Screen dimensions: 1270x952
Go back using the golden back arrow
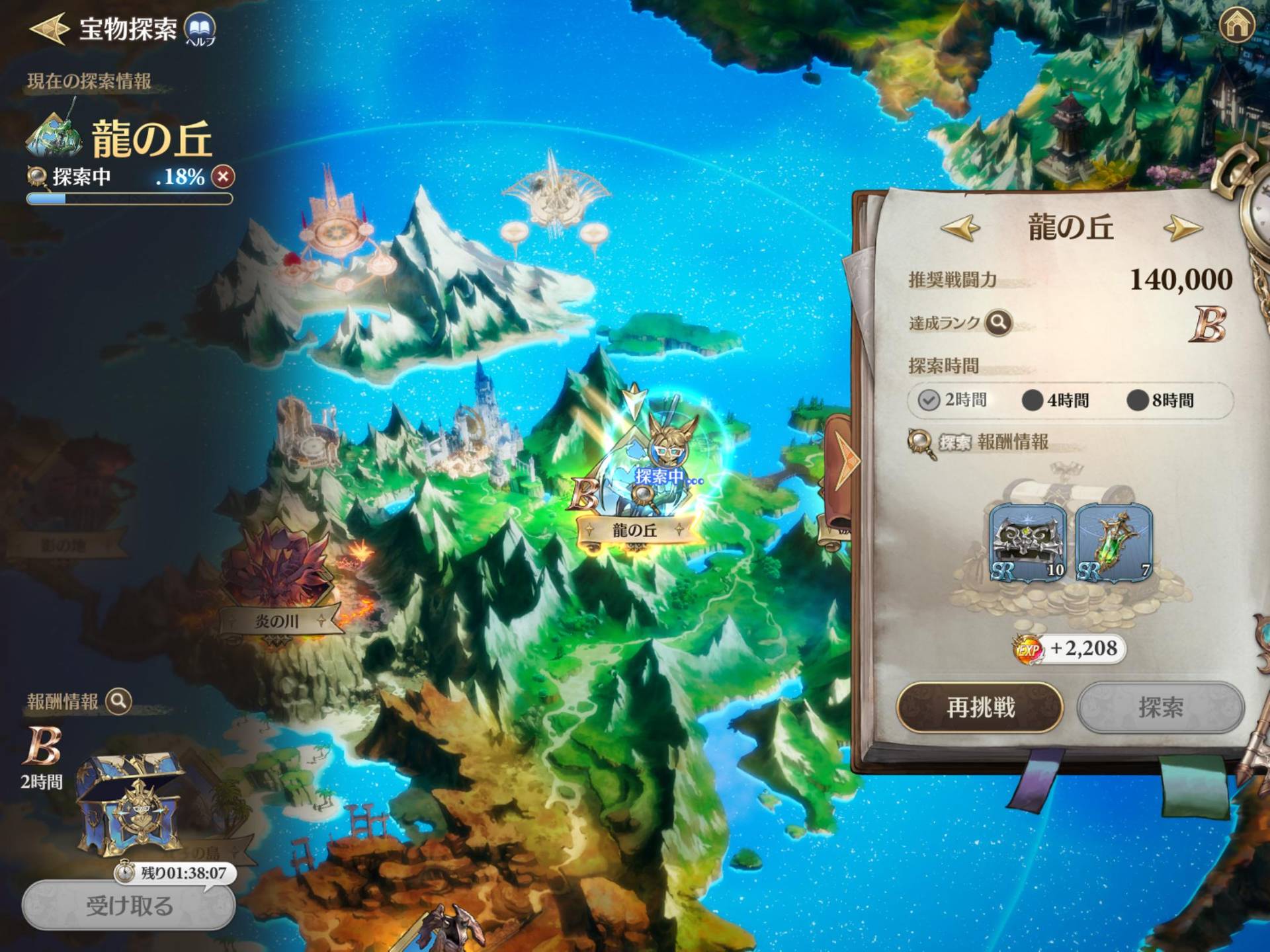49,28
